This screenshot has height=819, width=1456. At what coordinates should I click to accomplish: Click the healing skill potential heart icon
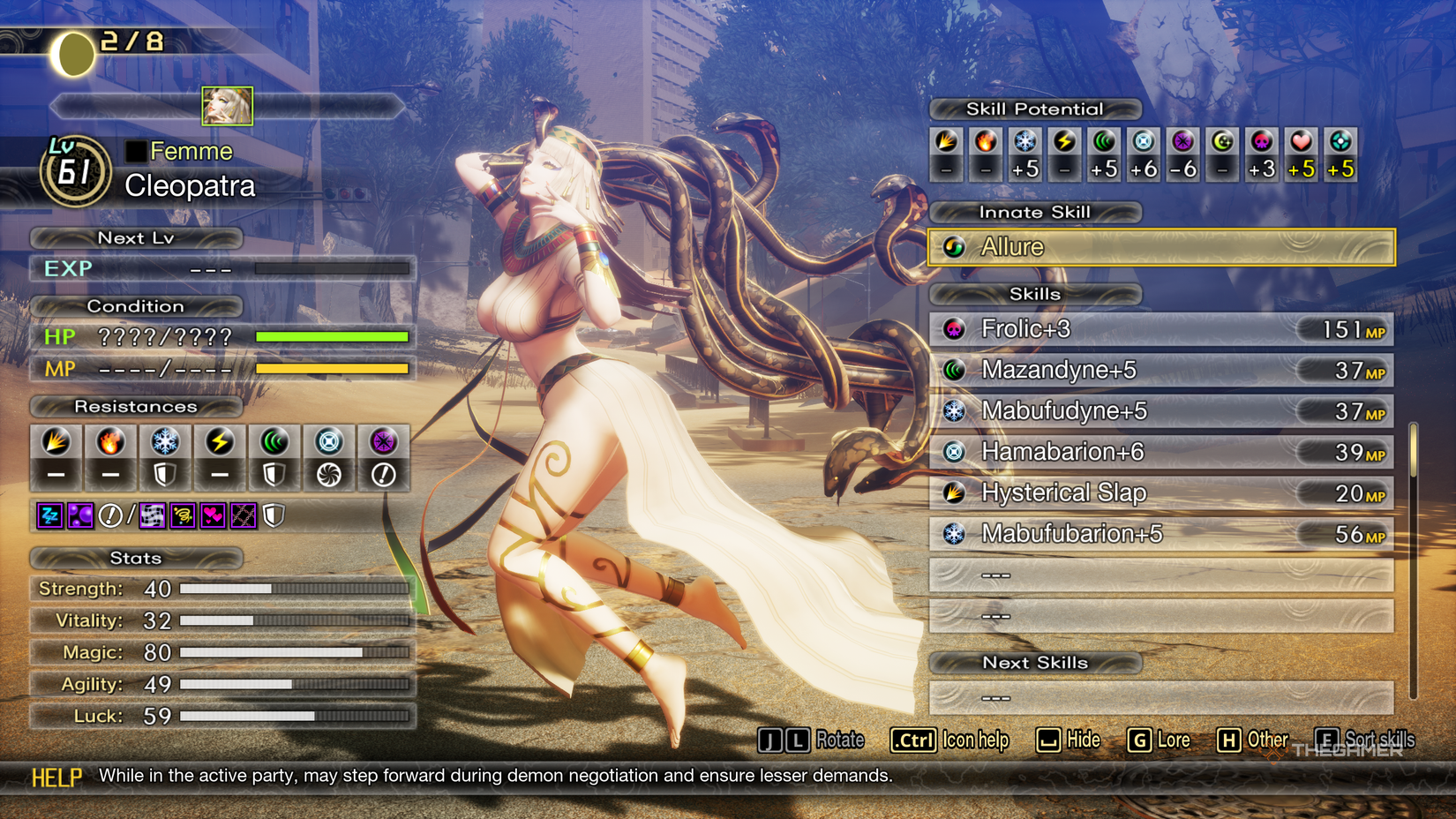coord(1301,142)
